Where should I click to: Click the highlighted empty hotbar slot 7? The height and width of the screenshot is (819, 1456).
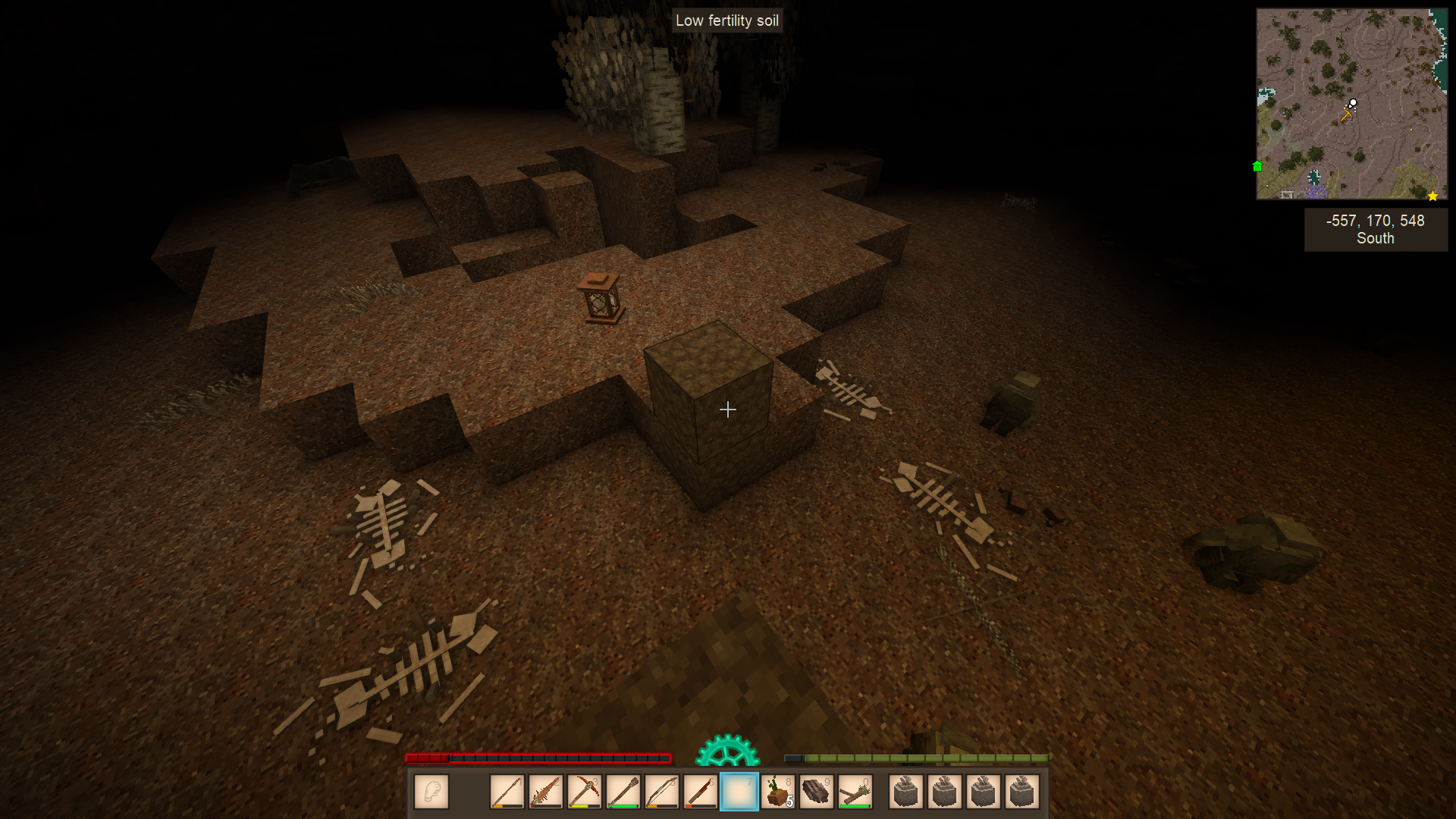739,792
